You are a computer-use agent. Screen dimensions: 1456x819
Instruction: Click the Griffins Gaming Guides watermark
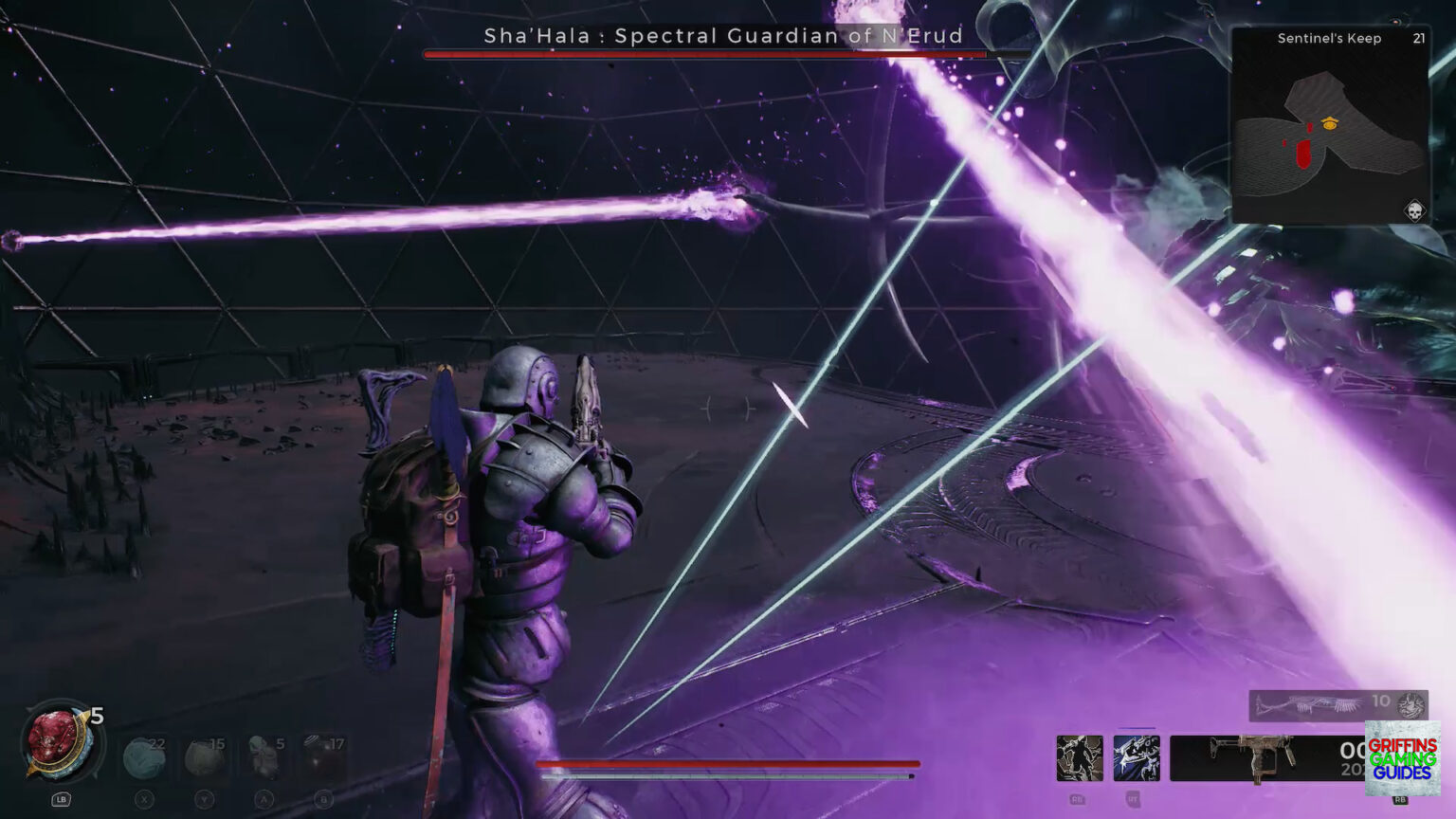[x=1403, y=758]
